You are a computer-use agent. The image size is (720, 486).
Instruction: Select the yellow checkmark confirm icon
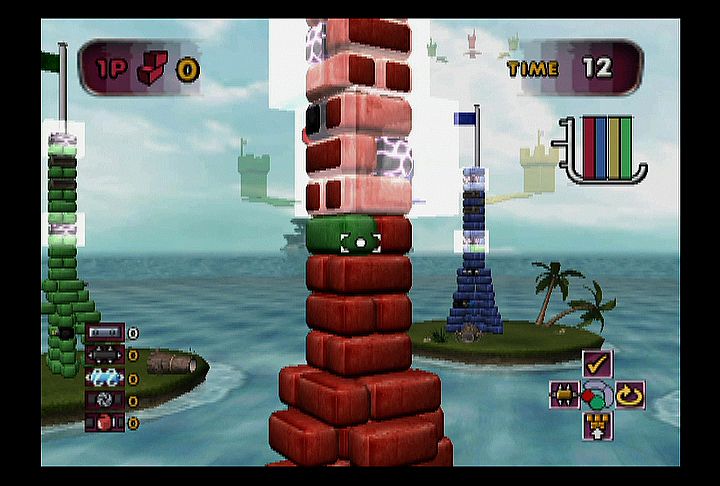point(598,364)
